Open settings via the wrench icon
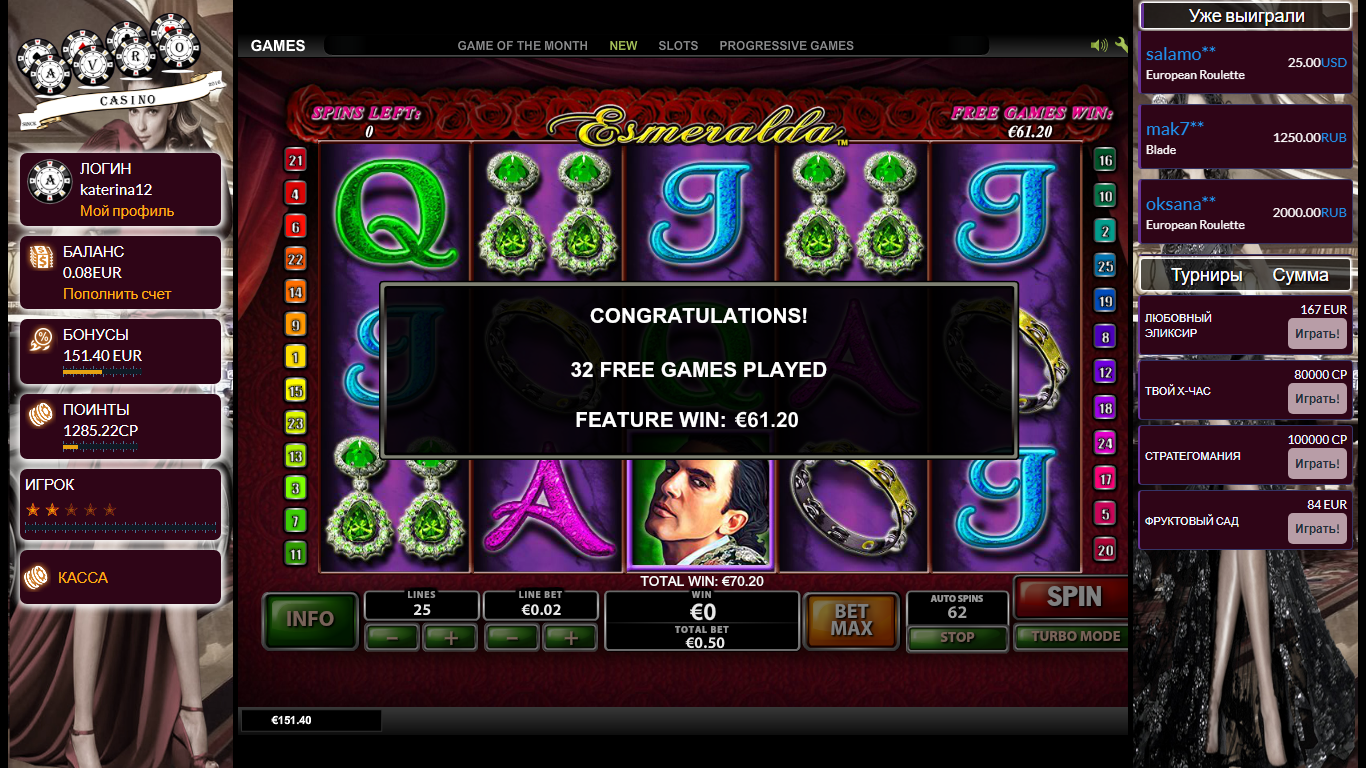 1121,45
